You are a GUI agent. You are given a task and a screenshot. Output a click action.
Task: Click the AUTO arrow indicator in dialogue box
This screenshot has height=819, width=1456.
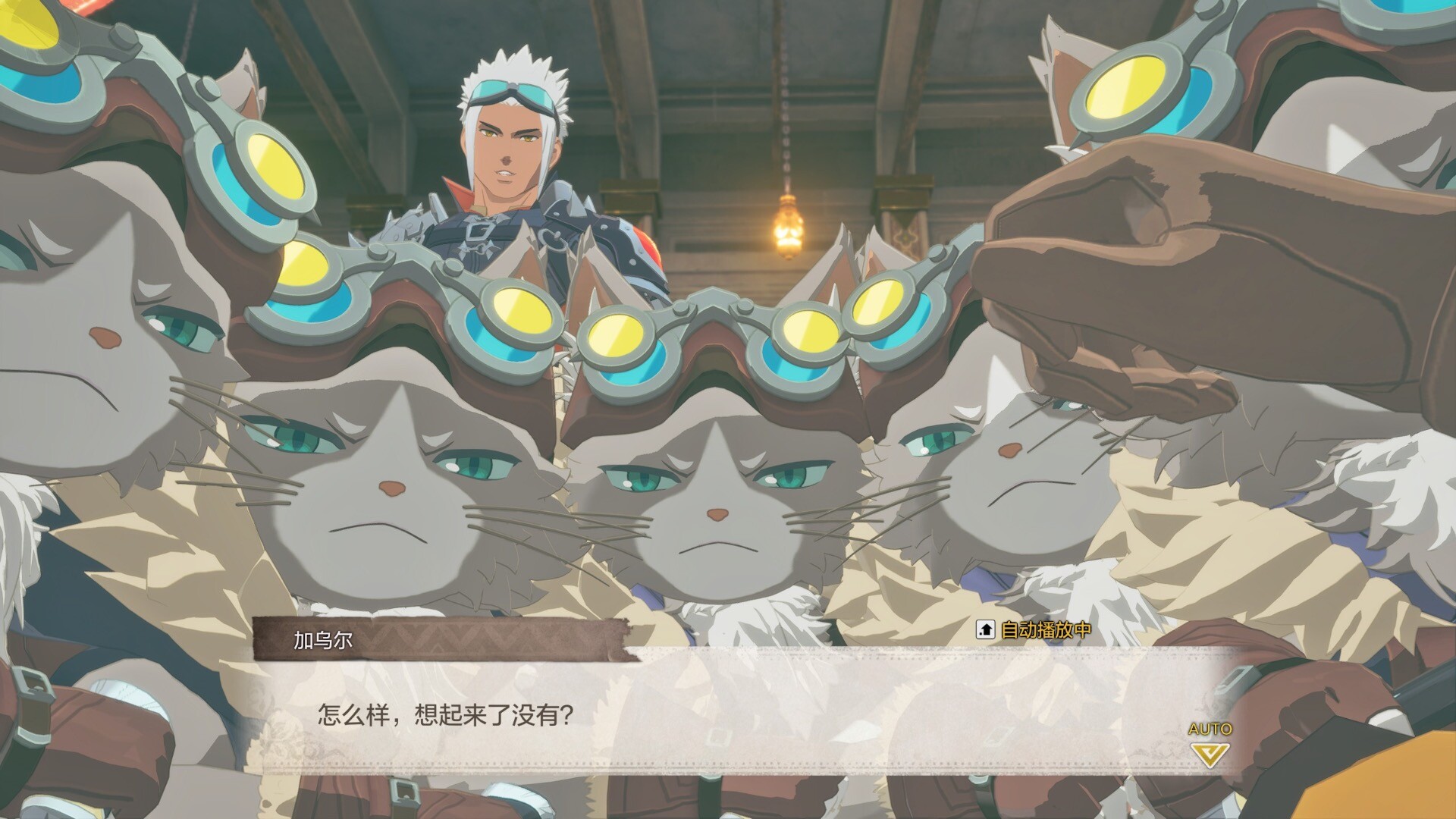[1210, 753]
